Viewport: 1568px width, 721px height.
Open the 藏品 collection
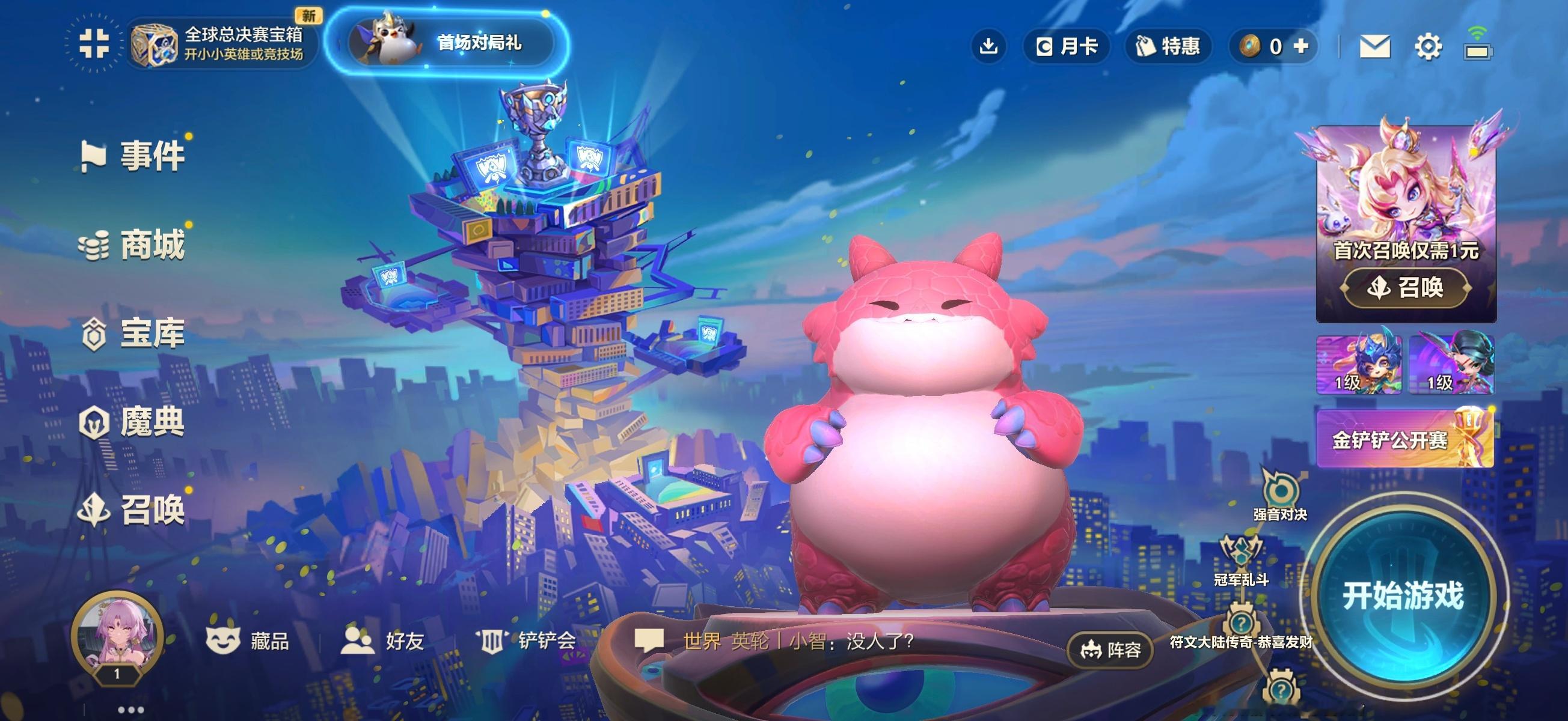(248, 640)
